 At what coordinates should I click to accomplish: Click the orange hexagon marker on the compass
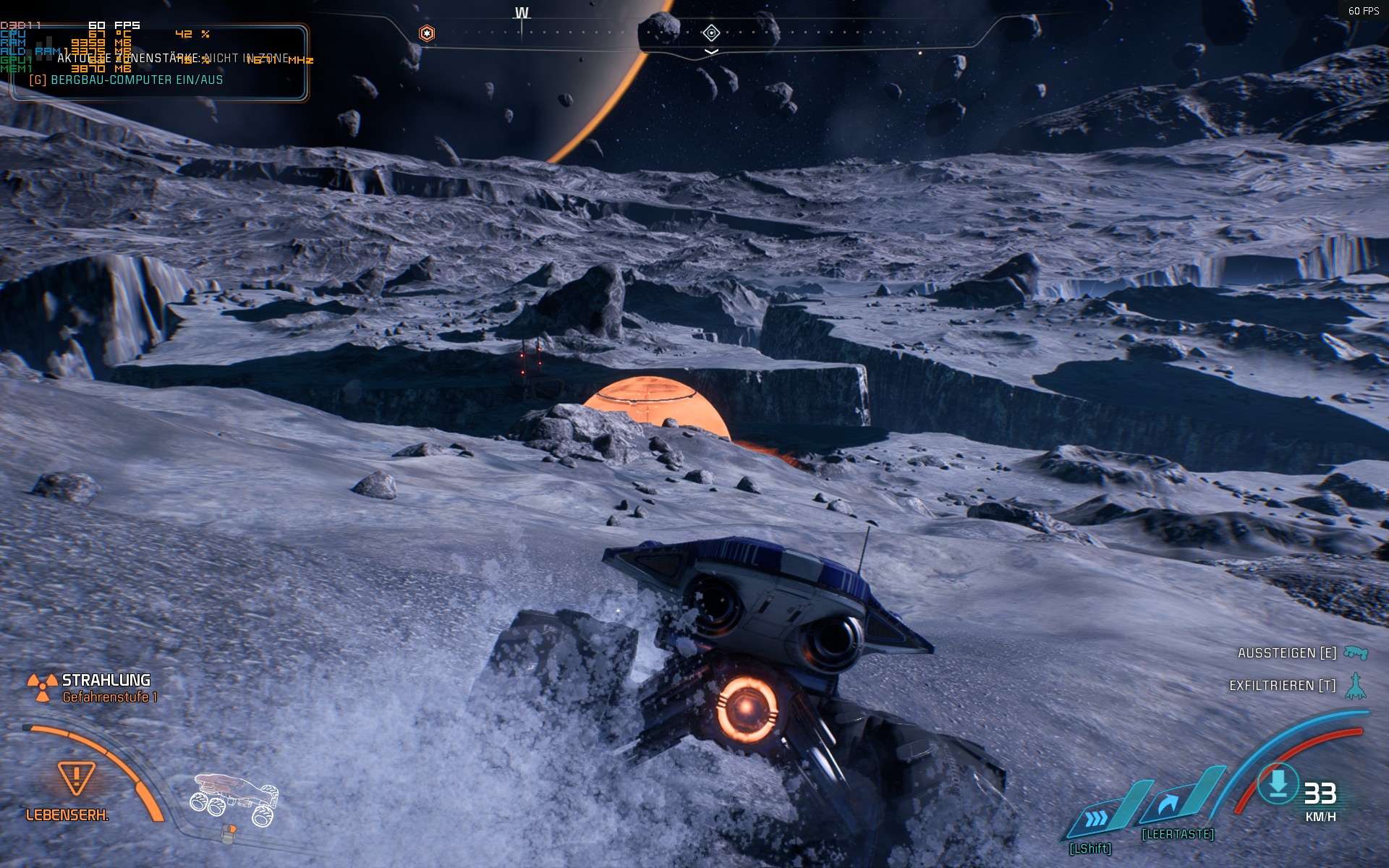tap(427, 33)
